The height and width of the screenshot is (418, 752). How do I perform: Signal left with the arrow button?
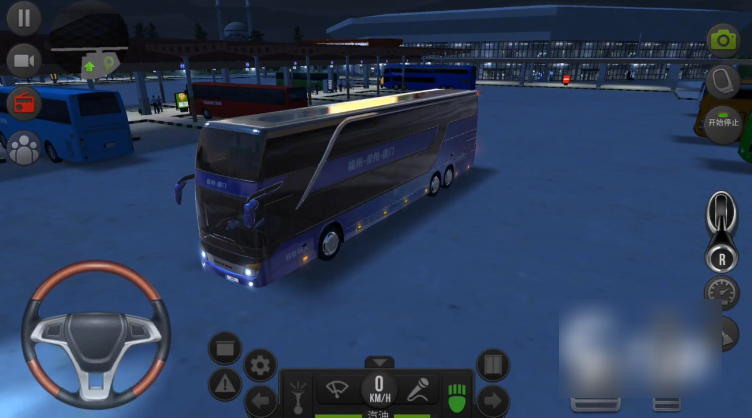coord(261,401)
